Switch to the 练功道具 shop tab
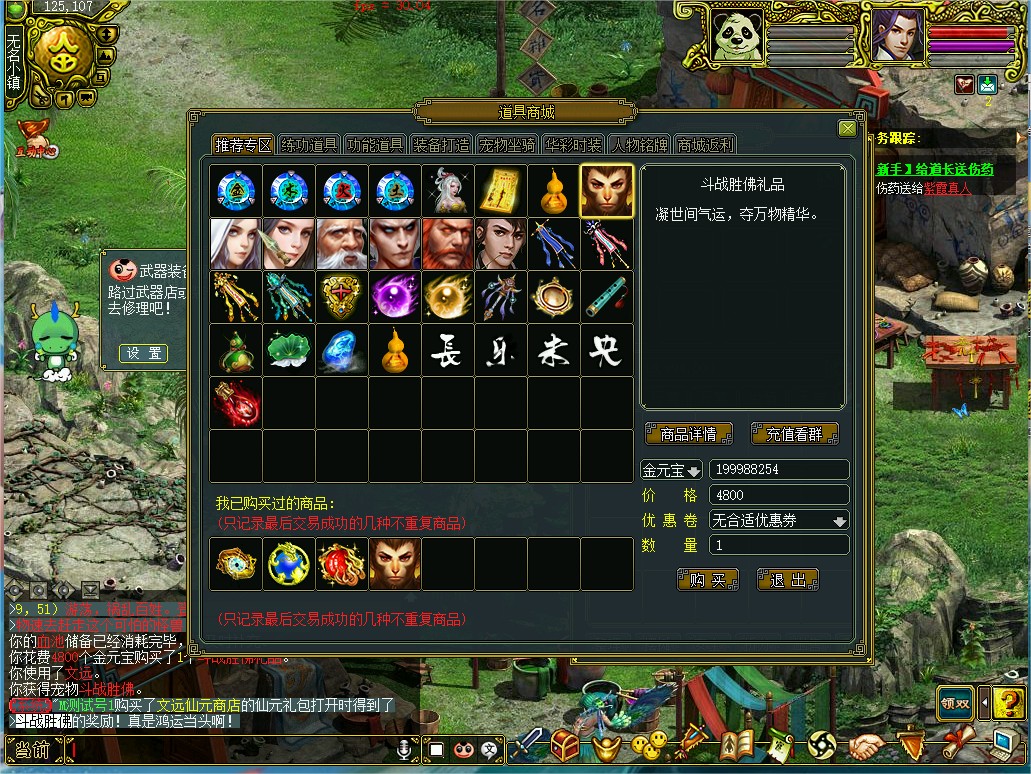The width and height of the screenshot is (1031, 774). click(x=309, y=145)
